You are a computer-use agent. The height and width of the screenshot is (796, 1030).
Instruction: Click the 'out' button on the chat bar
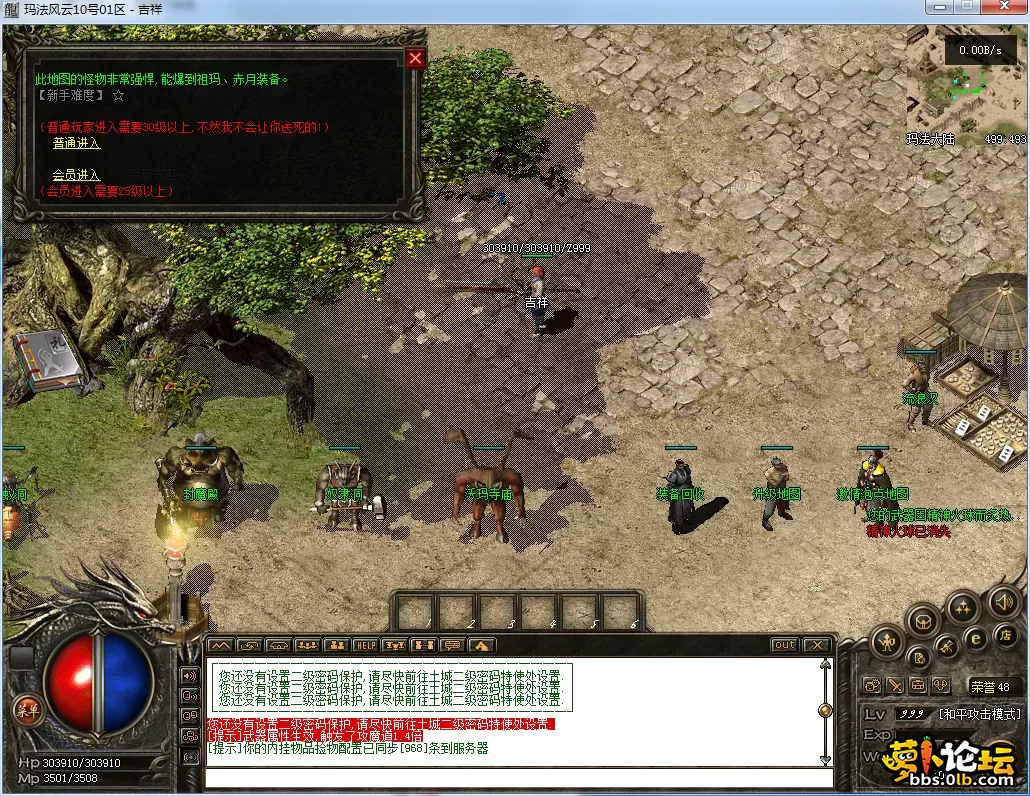784,645
